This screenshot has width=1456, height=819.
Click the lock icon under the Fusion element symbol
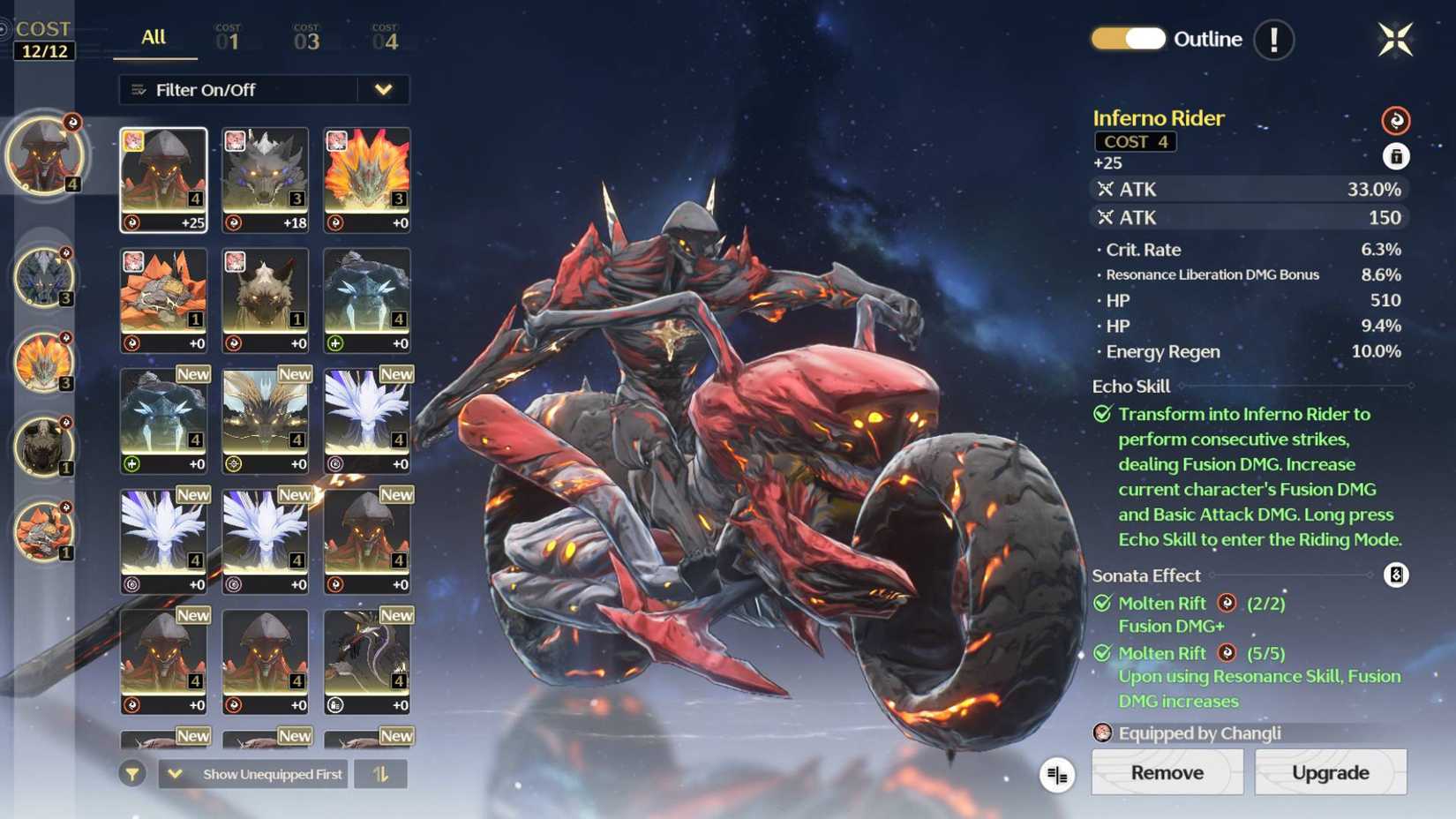[1397, 156]
